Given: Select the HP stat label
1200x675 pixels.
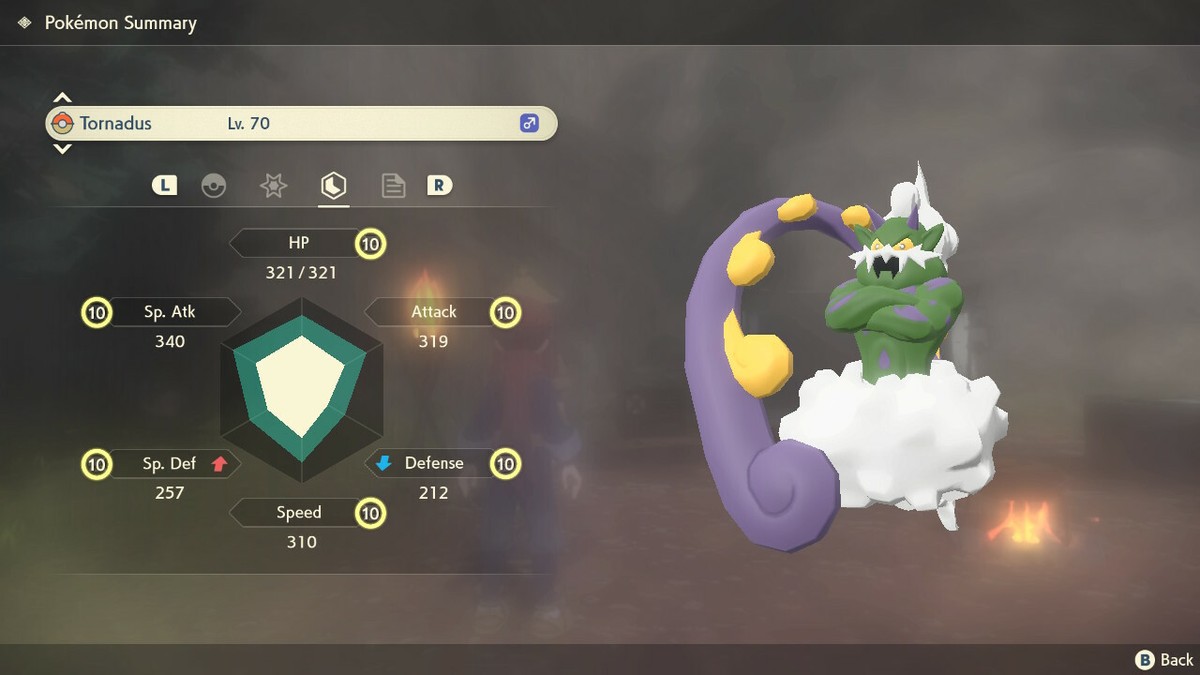Looking at the screenshot, I should tap(298, 243).
